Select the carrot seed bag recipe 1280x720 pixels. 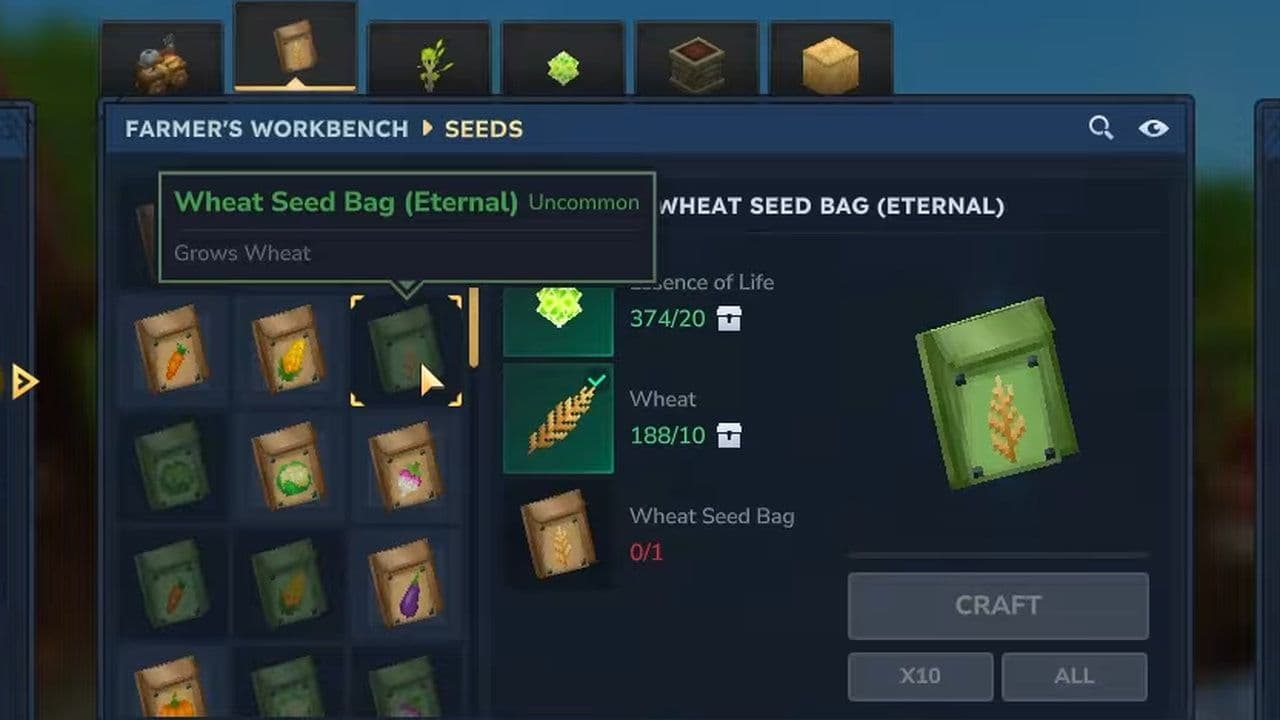coord(170,350)
